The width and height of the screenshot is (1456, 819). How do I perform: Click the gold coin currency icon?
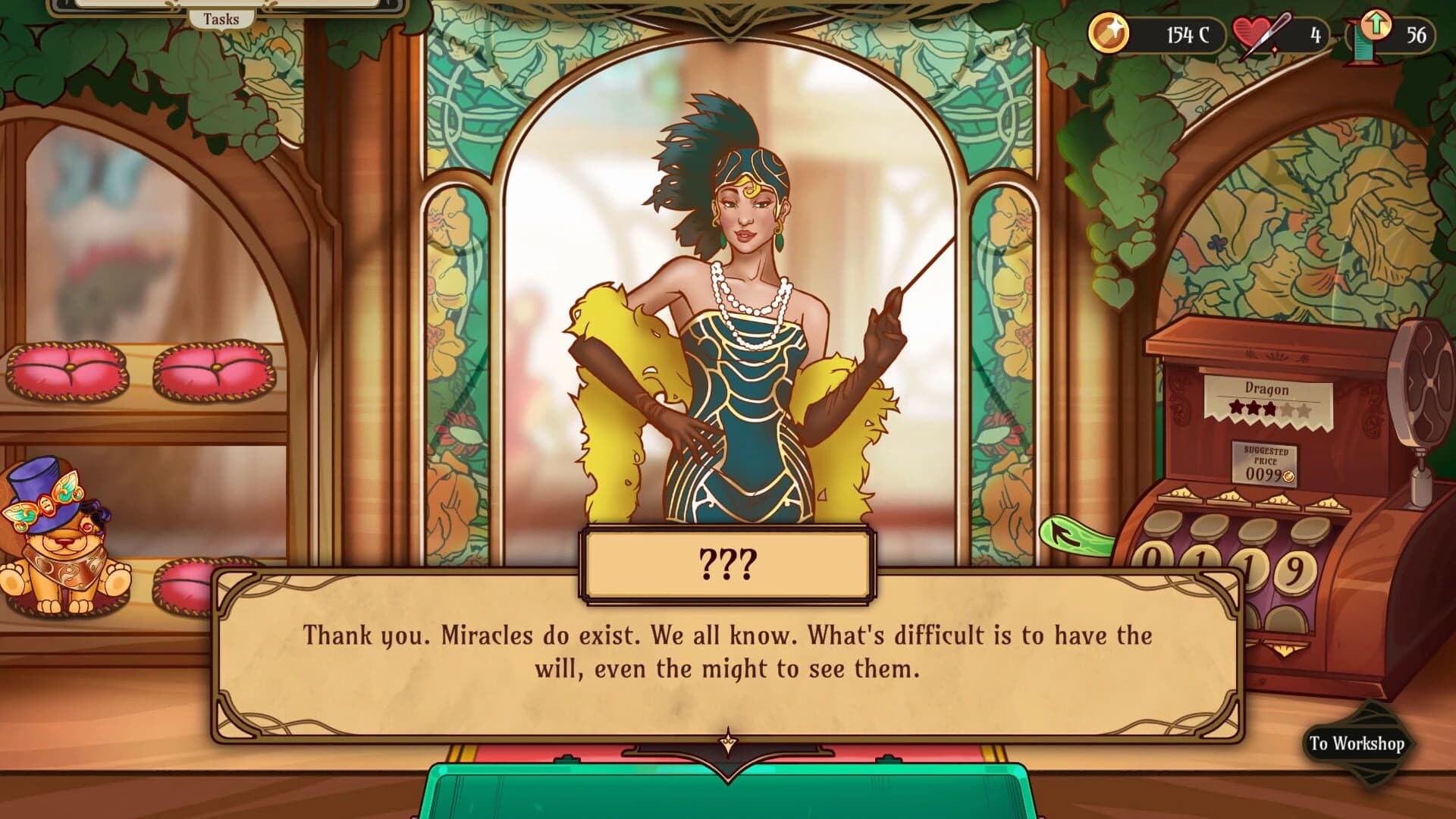[x=1110, y=32]
